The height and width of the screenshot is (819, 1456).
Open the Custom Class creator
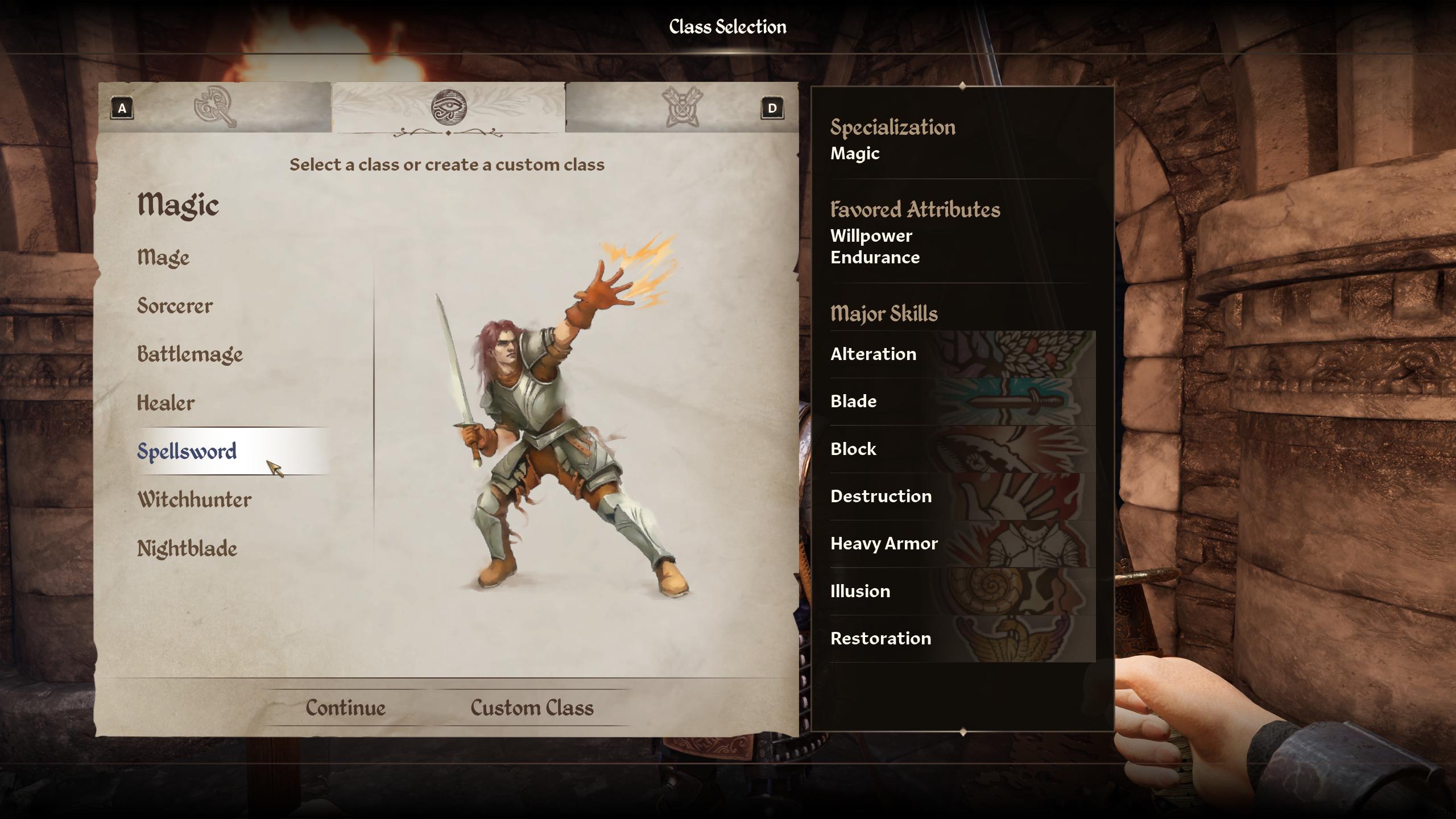531,707
